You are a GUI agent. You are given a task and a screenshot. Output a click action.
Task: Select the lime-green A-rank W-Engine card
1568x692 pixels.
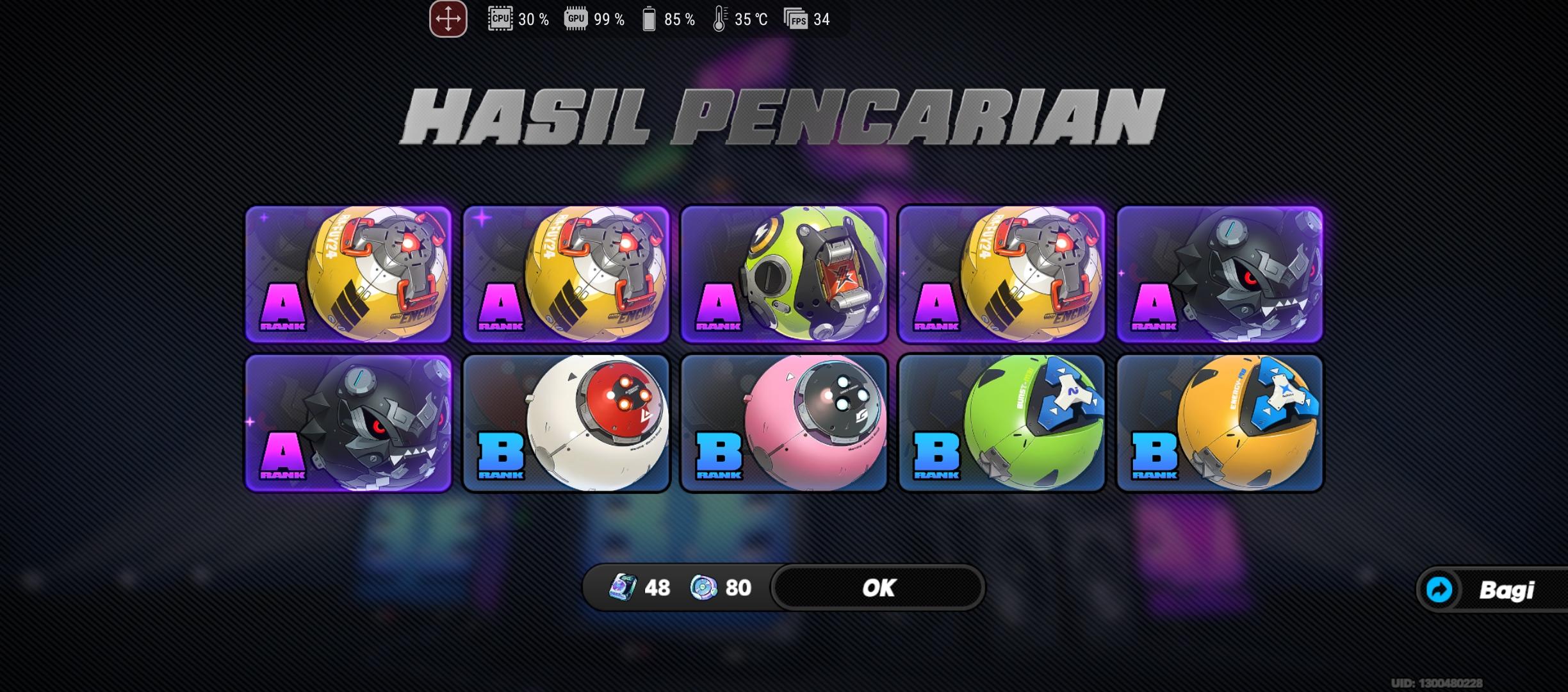[x=783, y=274]
